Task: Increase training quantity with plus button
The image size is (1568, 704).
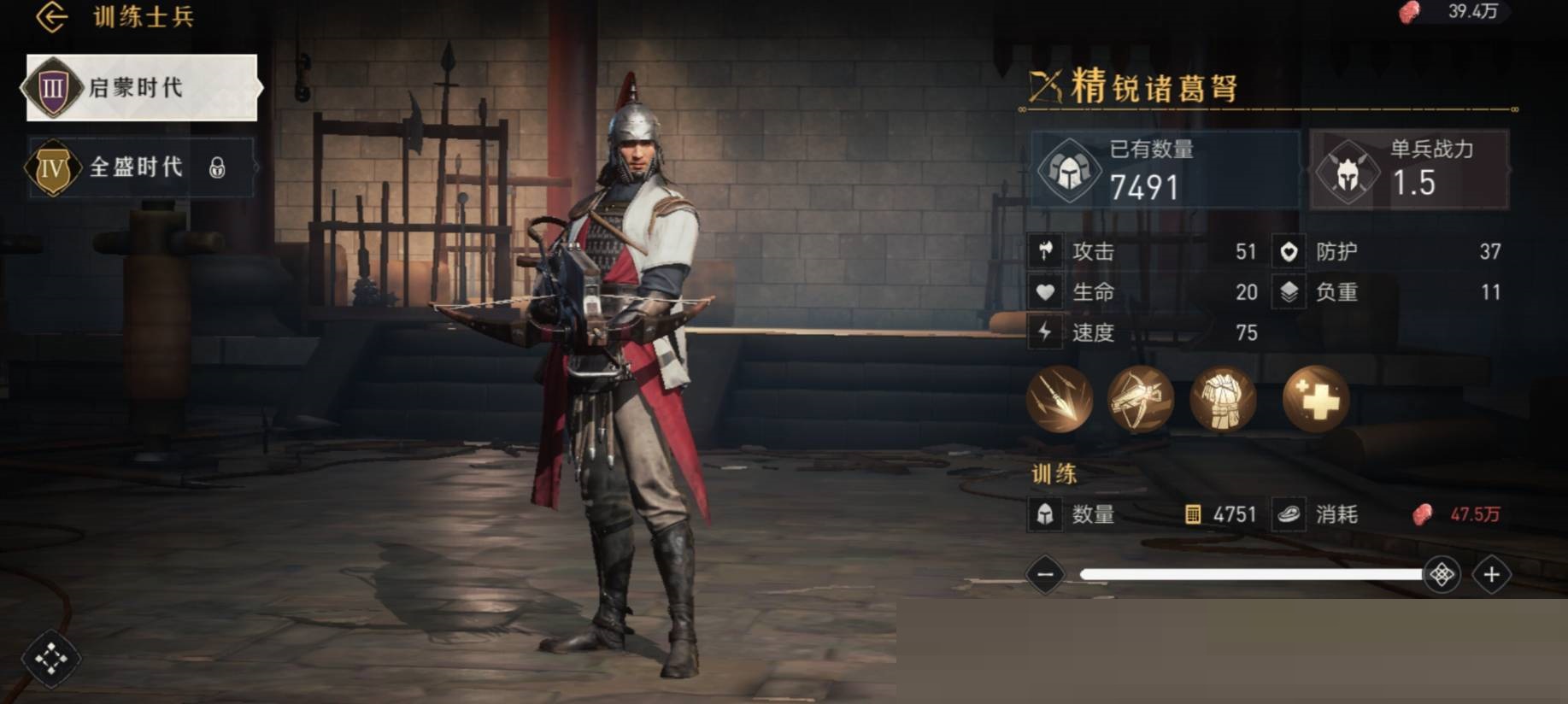Action: 1492,574
